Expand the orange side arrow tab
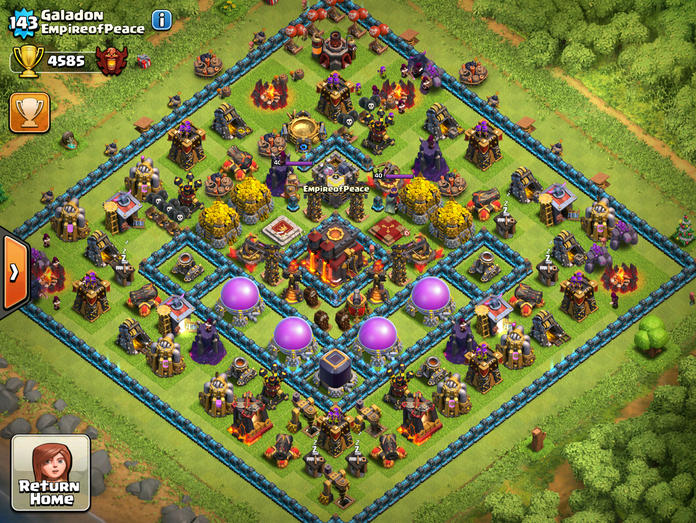Screen dimensions: 696x523 (x=13, y=273)
